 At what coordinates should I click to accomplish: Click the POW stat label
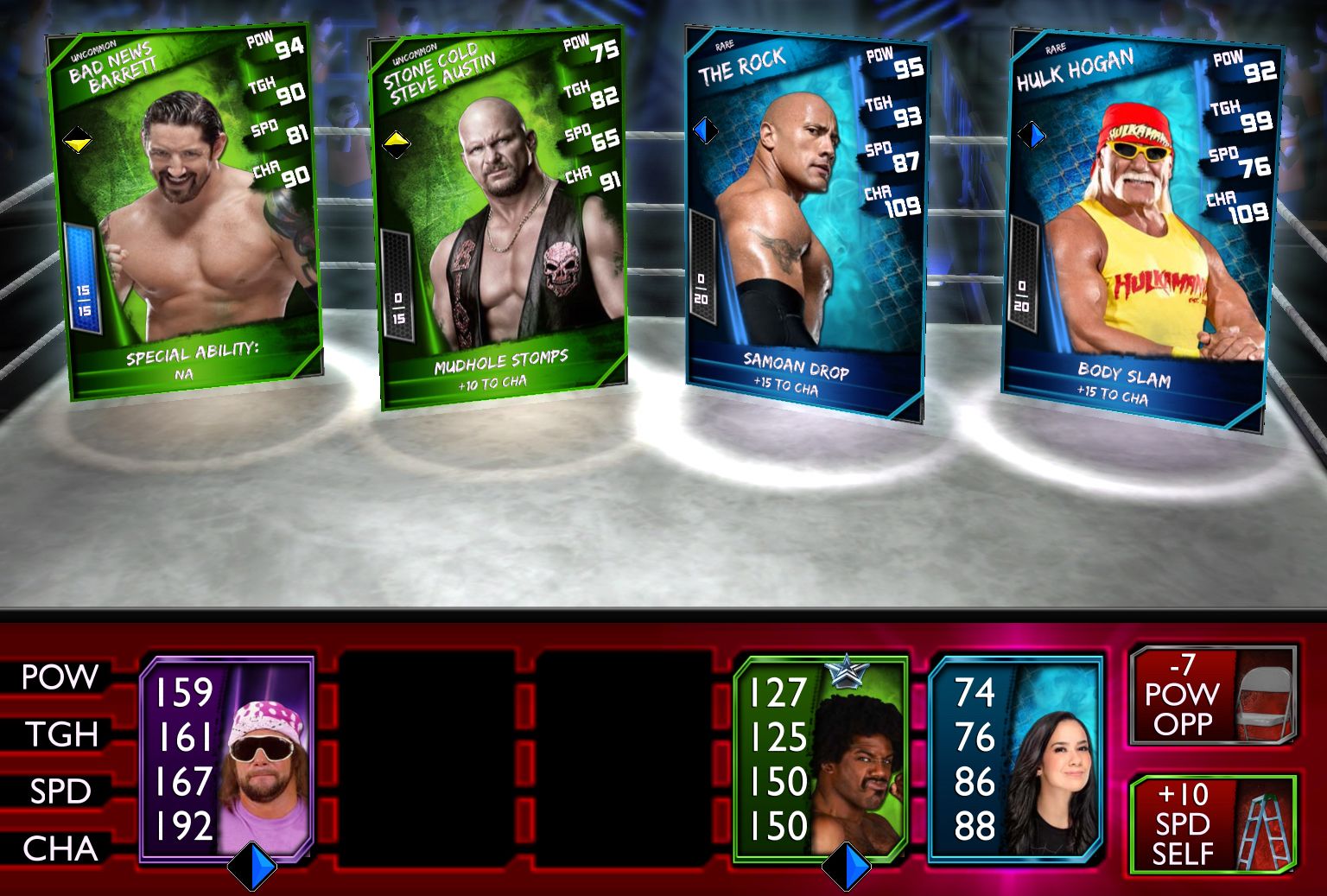58,677
